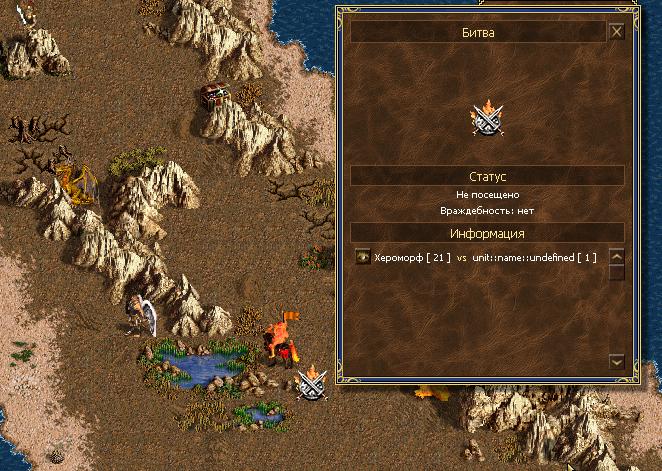
Task: Click the information list's down arrow
Action: [617, 361]
